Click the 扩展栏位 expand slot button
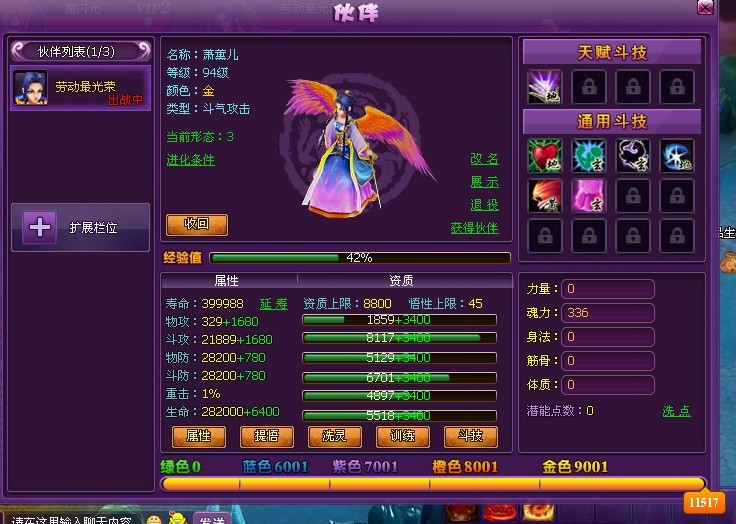736x524 pixels. click(x=80, y=228)
